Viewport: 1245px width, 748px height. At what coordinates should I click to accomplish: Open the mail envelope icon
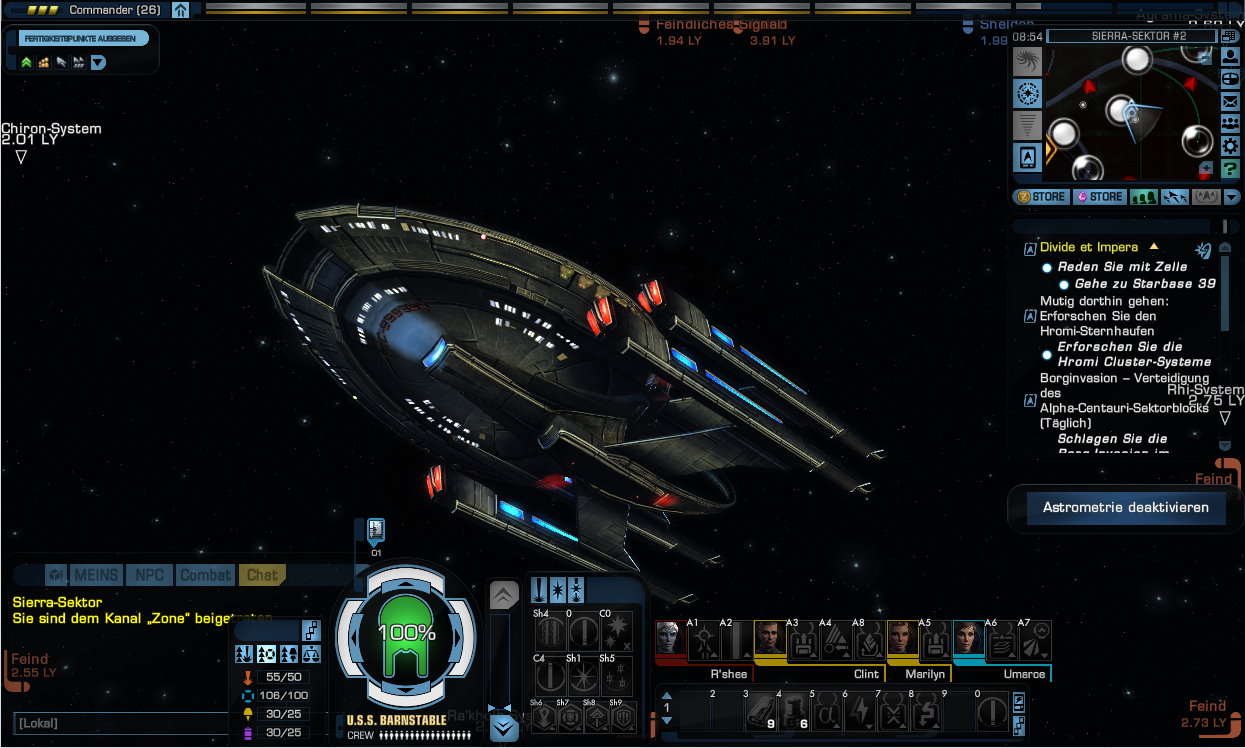pyautogui.click(x=1230, y=101)
